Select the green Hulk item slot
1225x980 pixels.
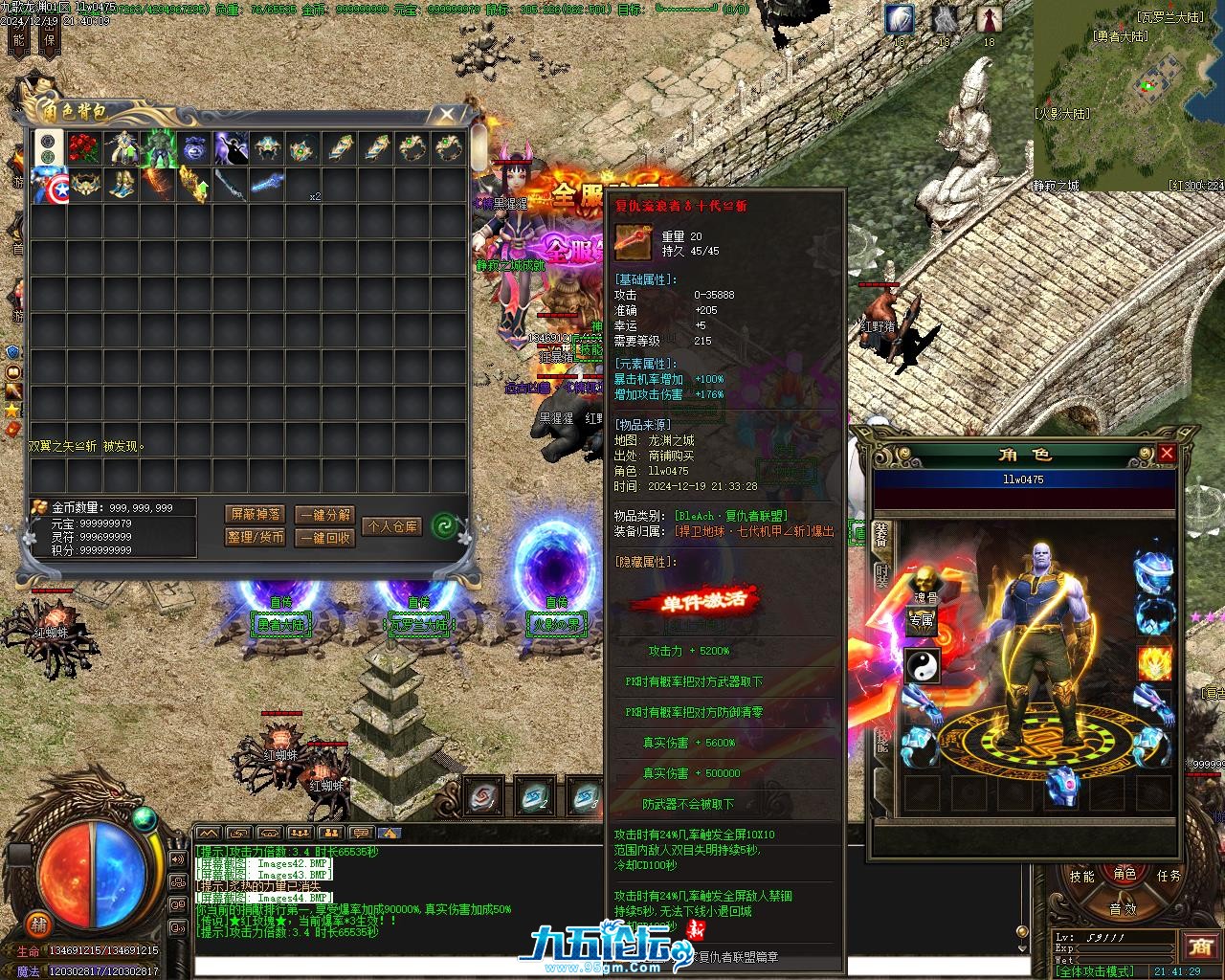[158, 149]
